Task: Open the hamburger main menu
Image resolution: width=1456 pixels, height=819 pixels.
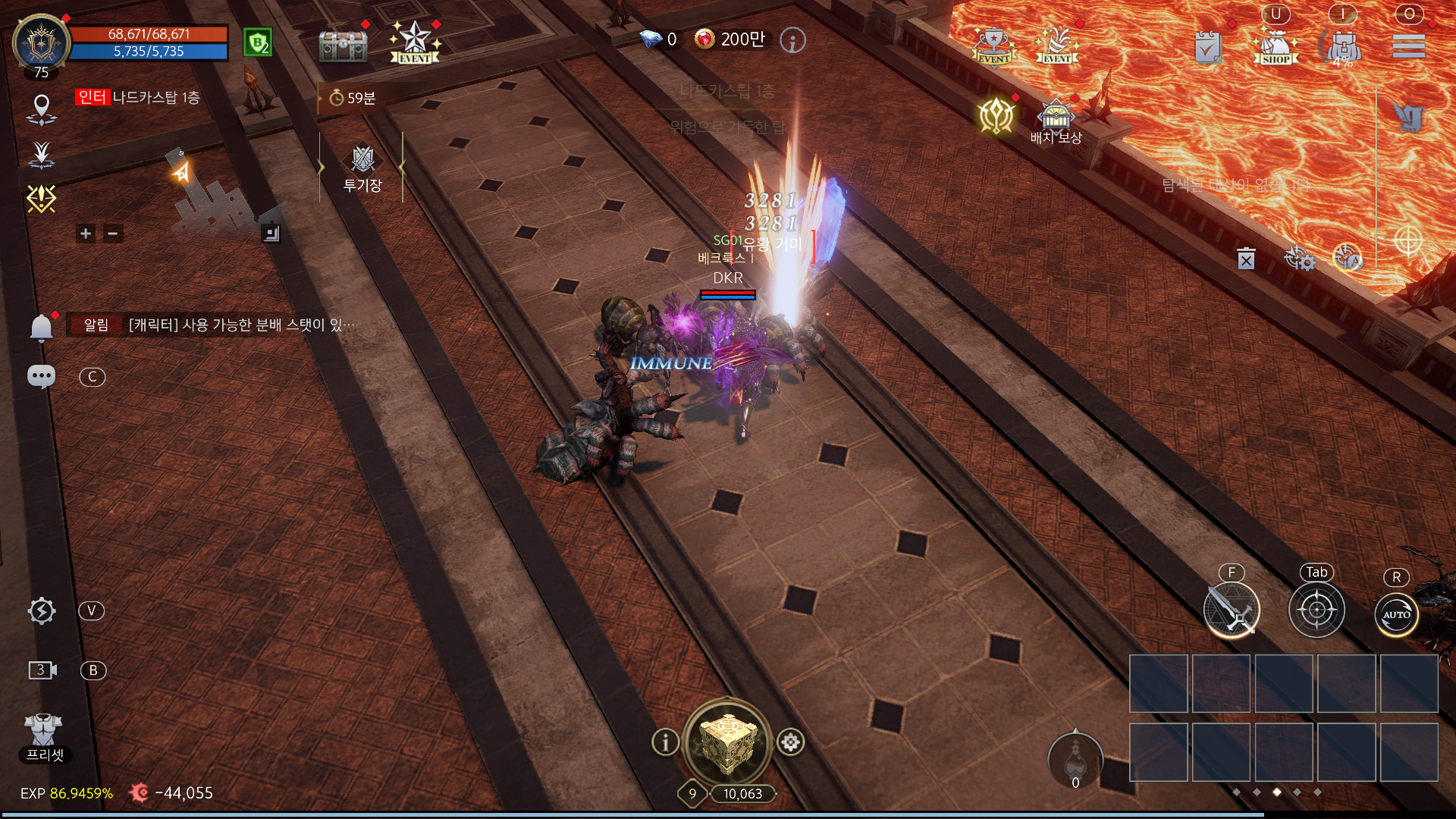Action: [x=1408, y=47]
